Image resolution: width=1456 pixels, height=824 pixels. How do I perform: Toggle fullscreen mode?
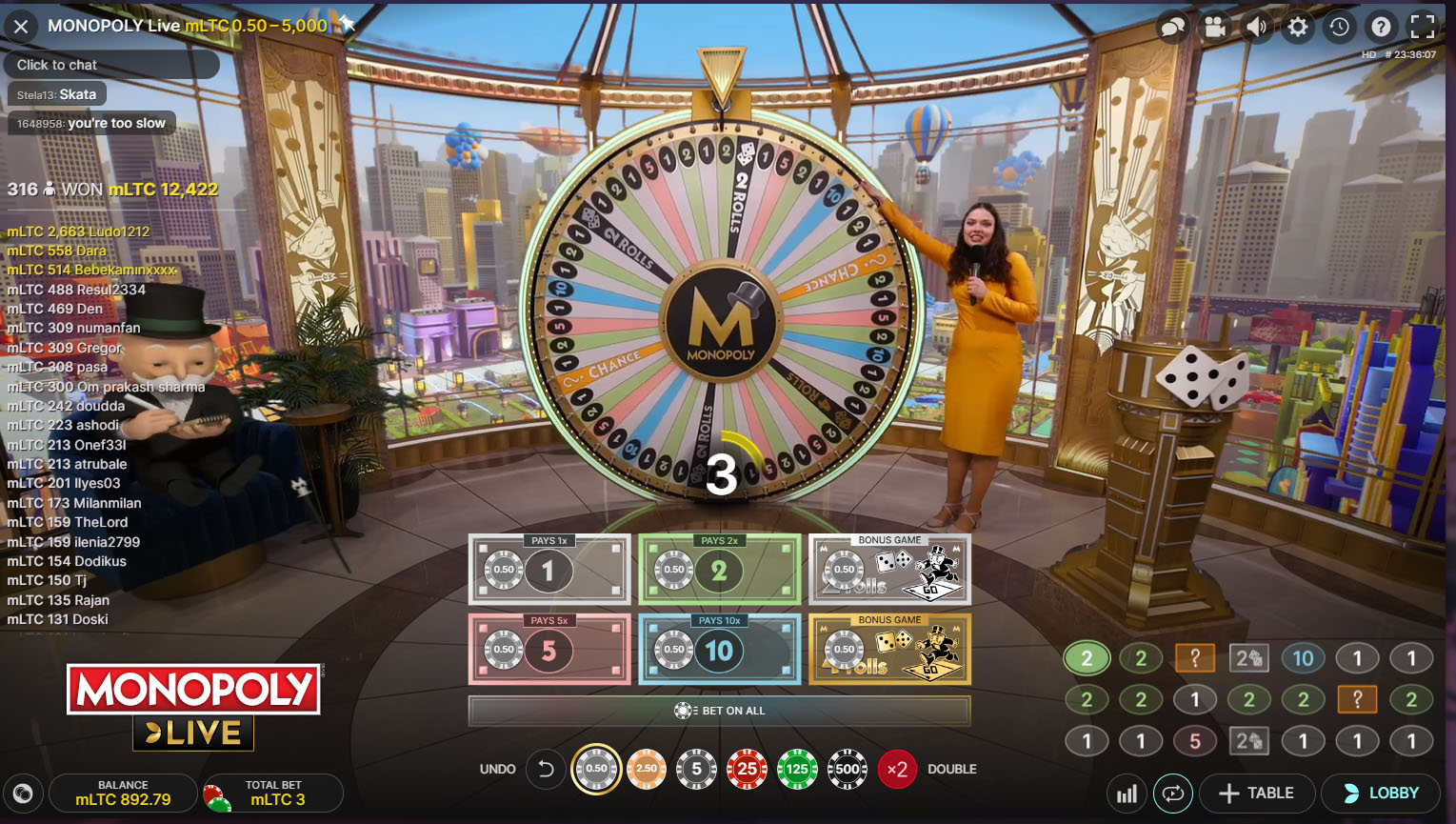(1423, 27)
